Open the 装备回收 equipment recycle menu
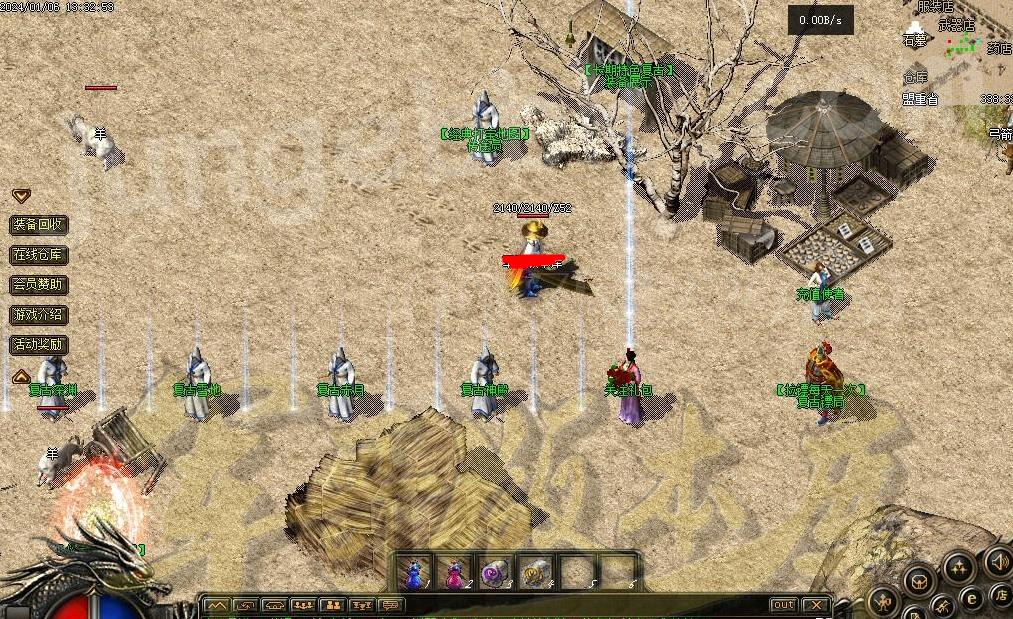Viewport: 1013px width, 619px height. [x=39, y=225]
